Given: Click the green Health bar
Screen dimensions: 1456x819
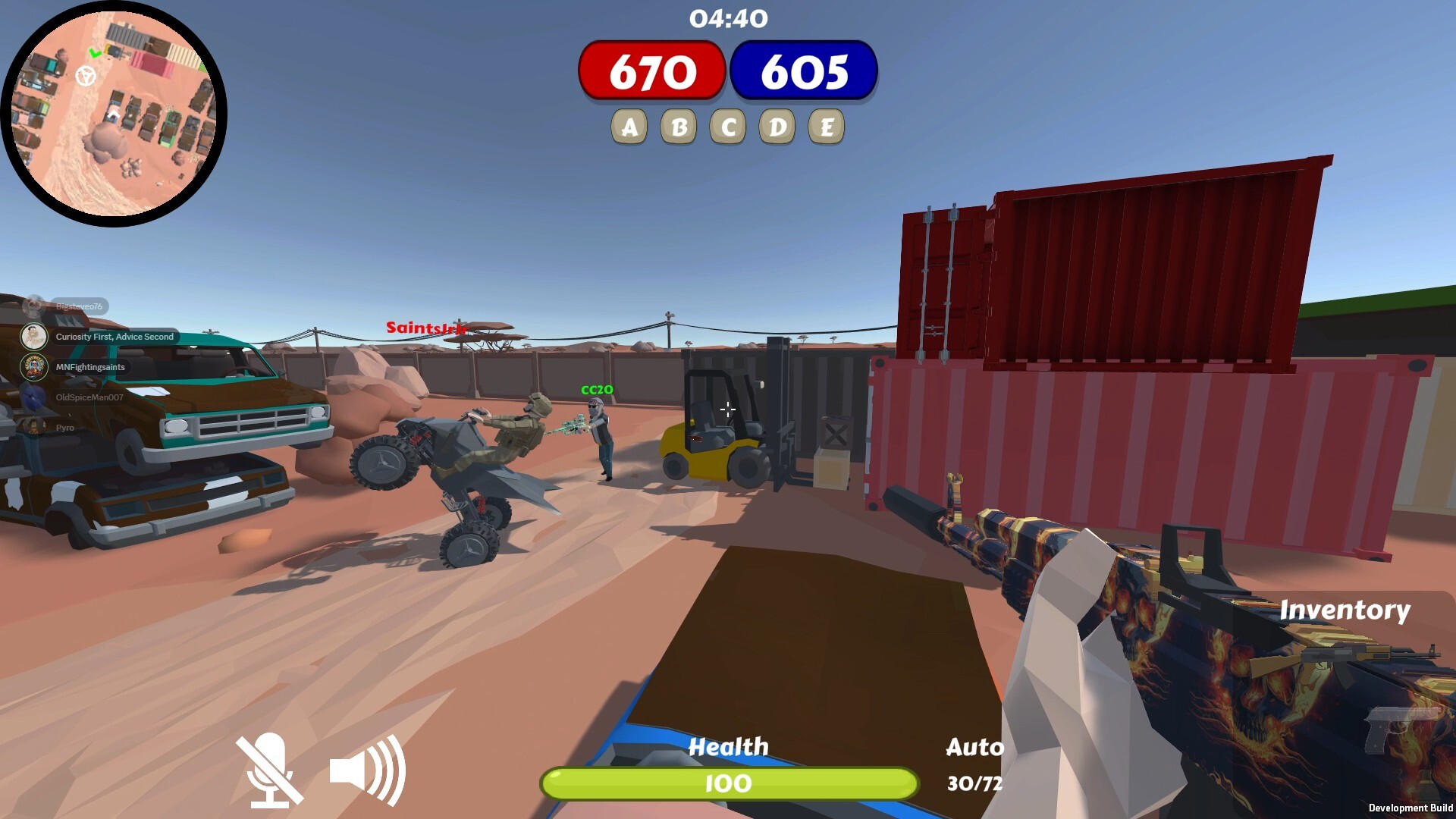Looking at the screenshot, I should [x=727, y=783].
